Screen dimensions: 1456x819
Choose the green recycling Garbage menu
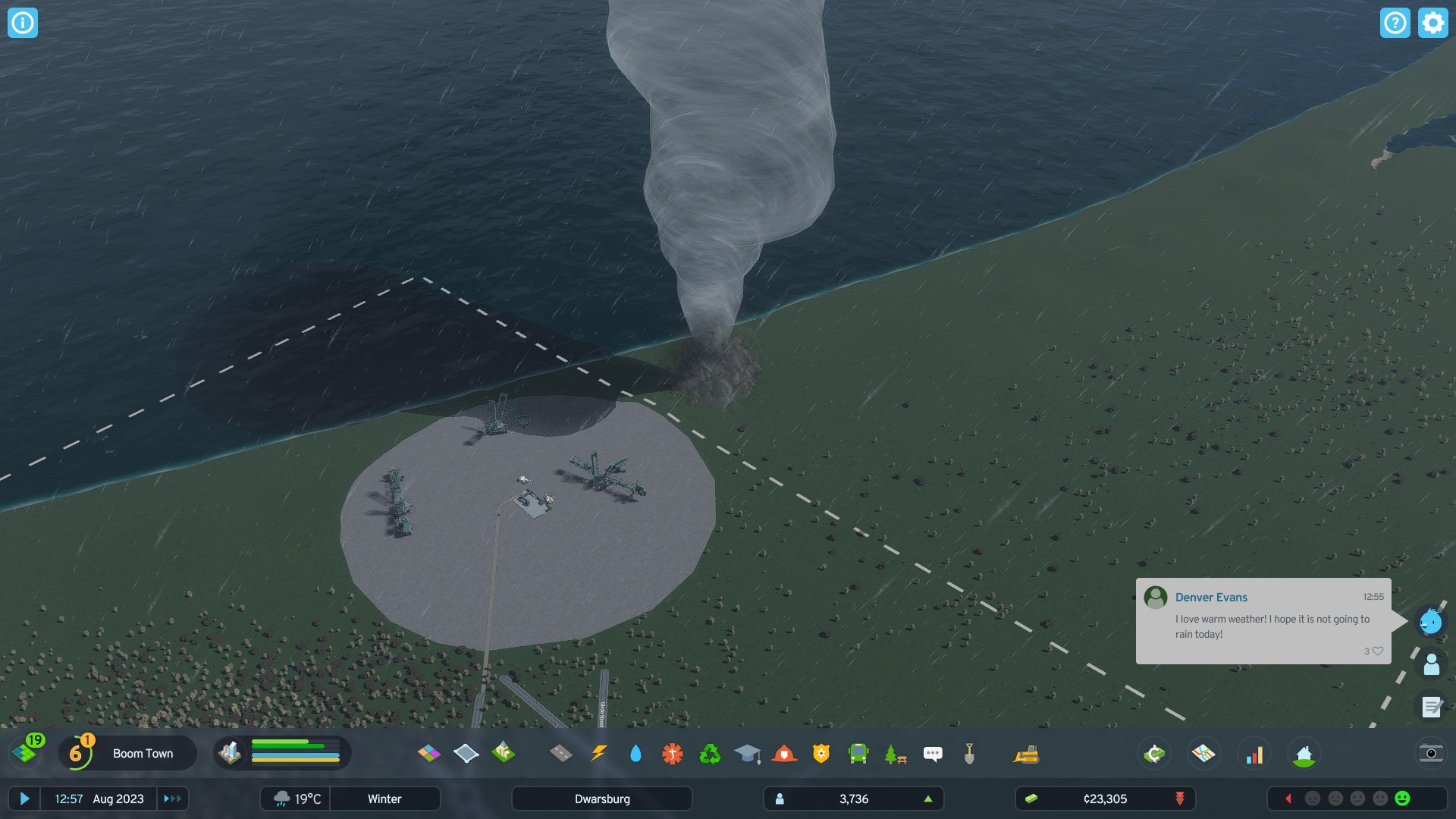pyautogui.click(x=710, y=753)
